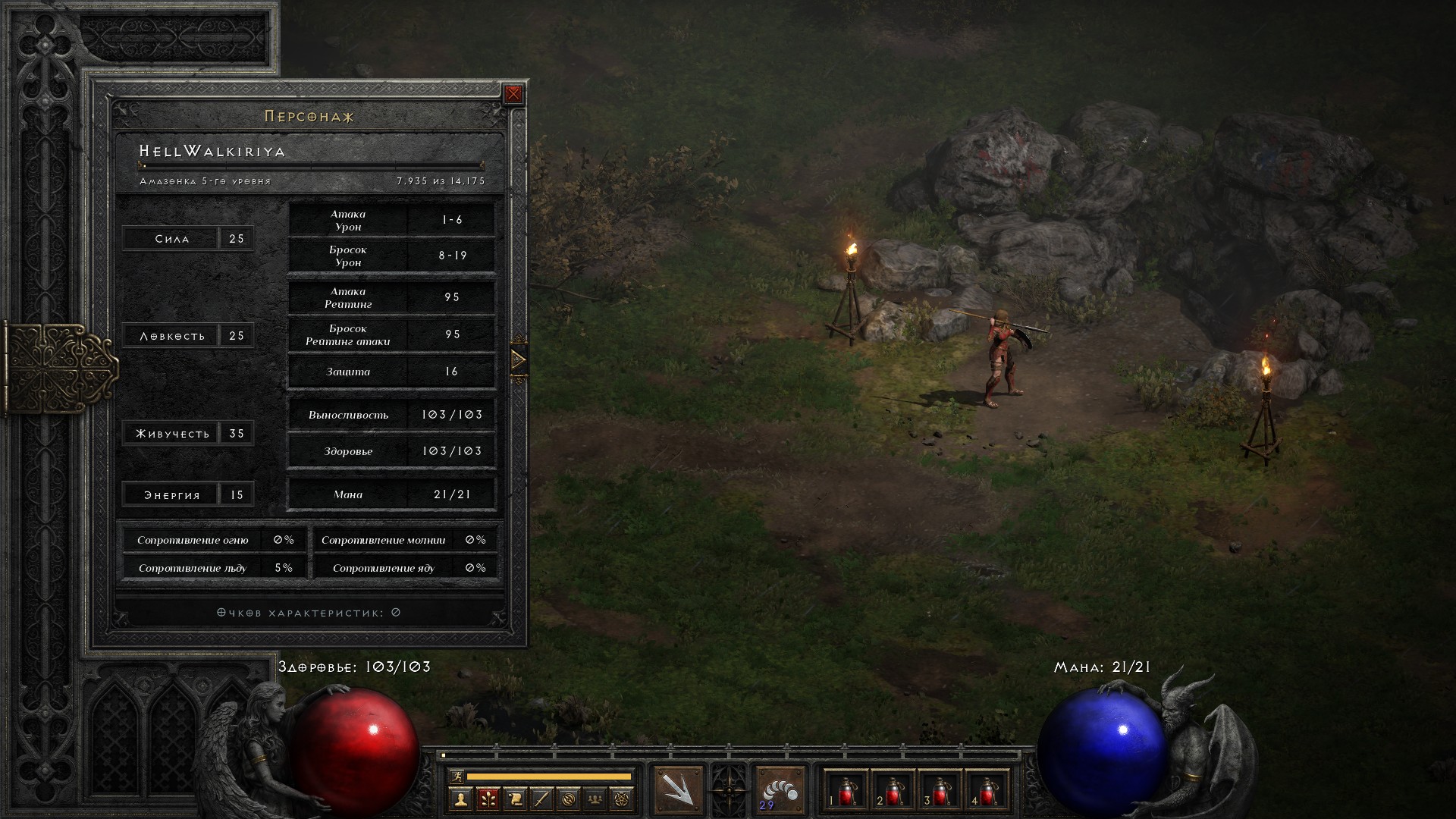Use the healing potion in belt slot 1
Screen dimensions: 1456x819
(x=846, y=791)
